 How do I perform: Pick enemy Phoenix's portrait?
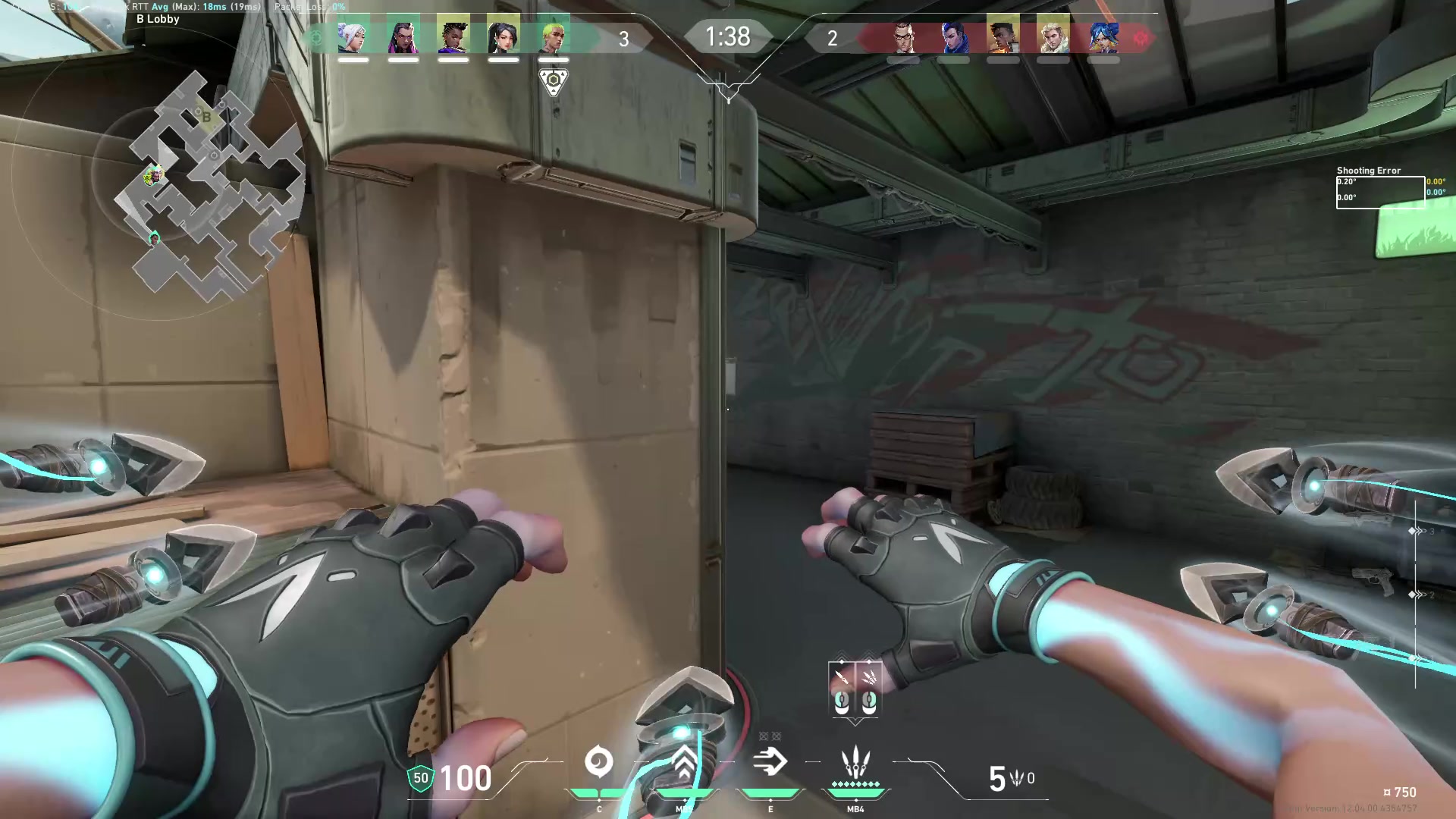pos(1003,36)
